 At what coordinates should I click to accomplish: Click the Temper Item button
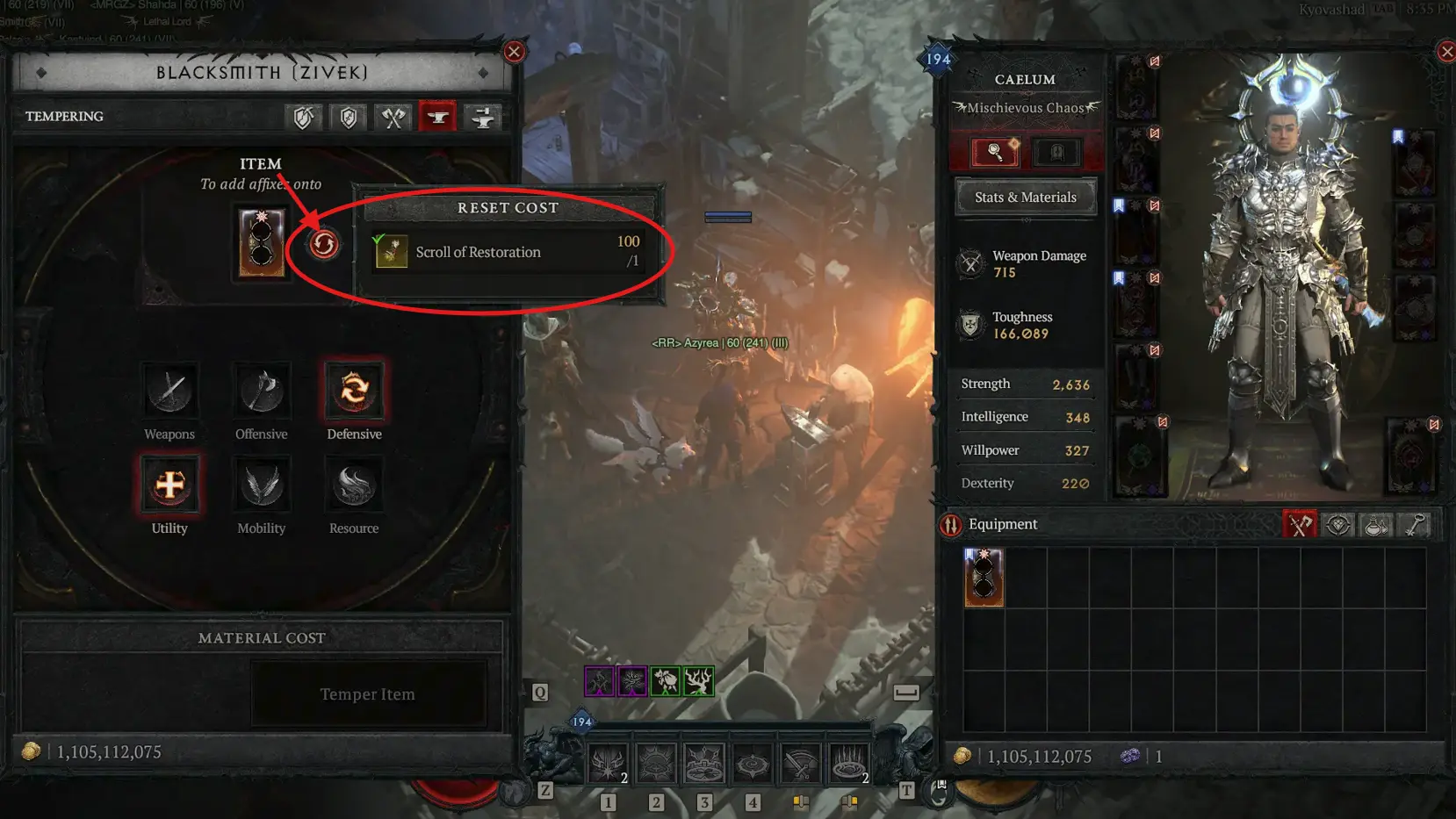click(368, 694)
